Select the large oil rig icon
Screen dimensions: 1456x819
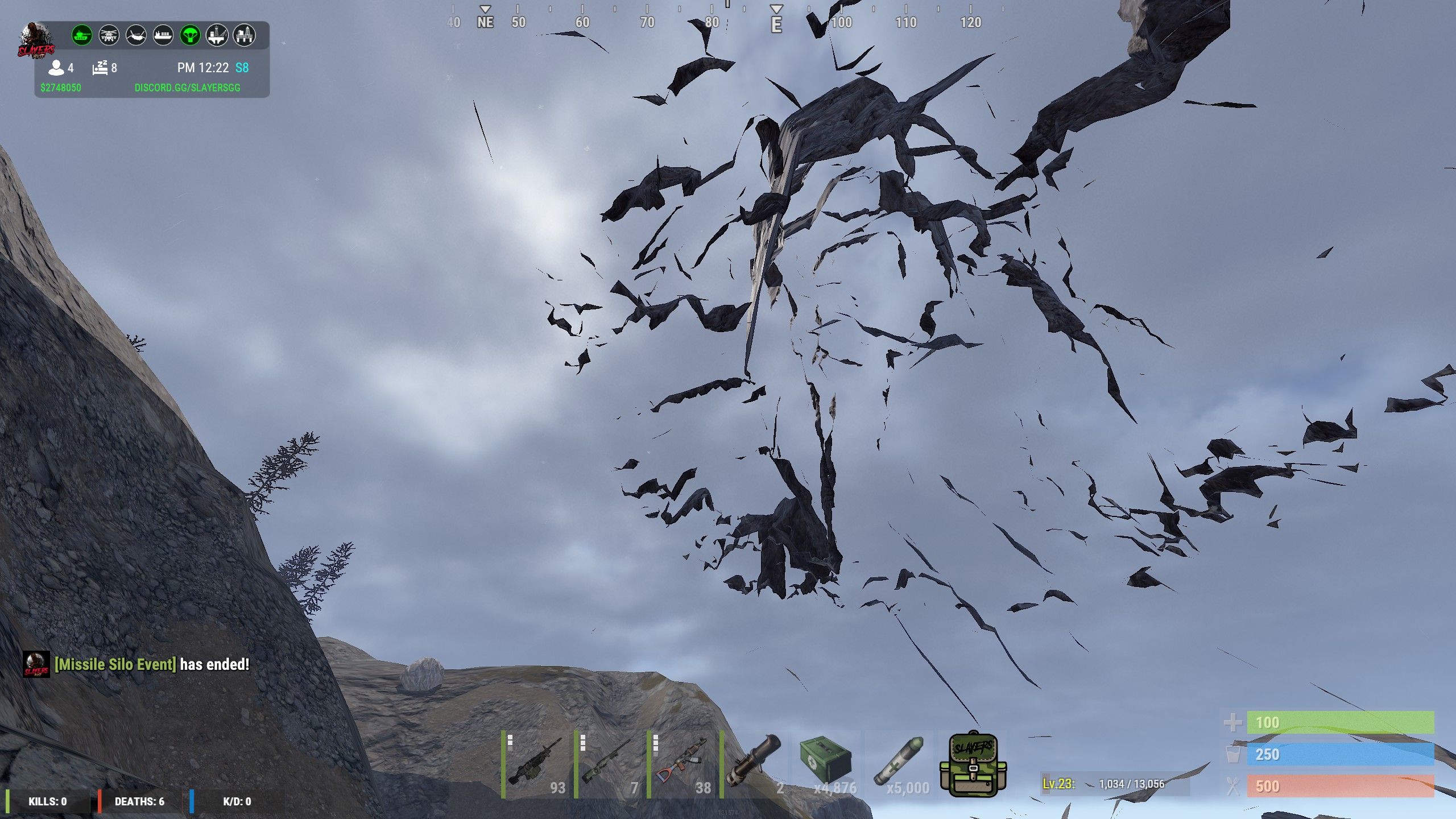click(x=244, y=35)
